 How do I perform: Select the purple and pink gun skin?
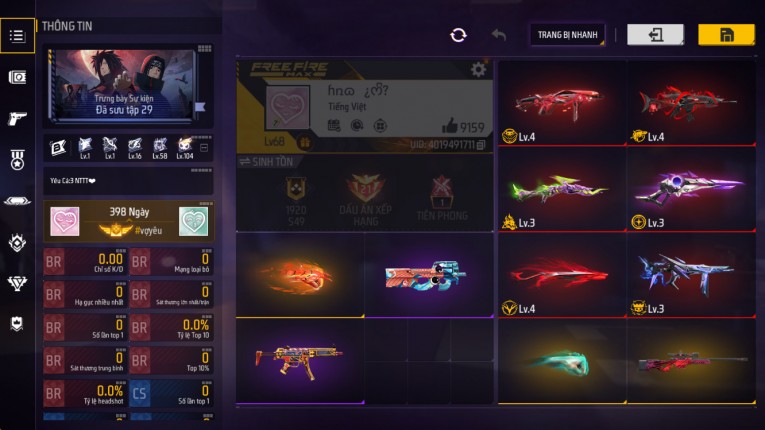click(690, 185)
